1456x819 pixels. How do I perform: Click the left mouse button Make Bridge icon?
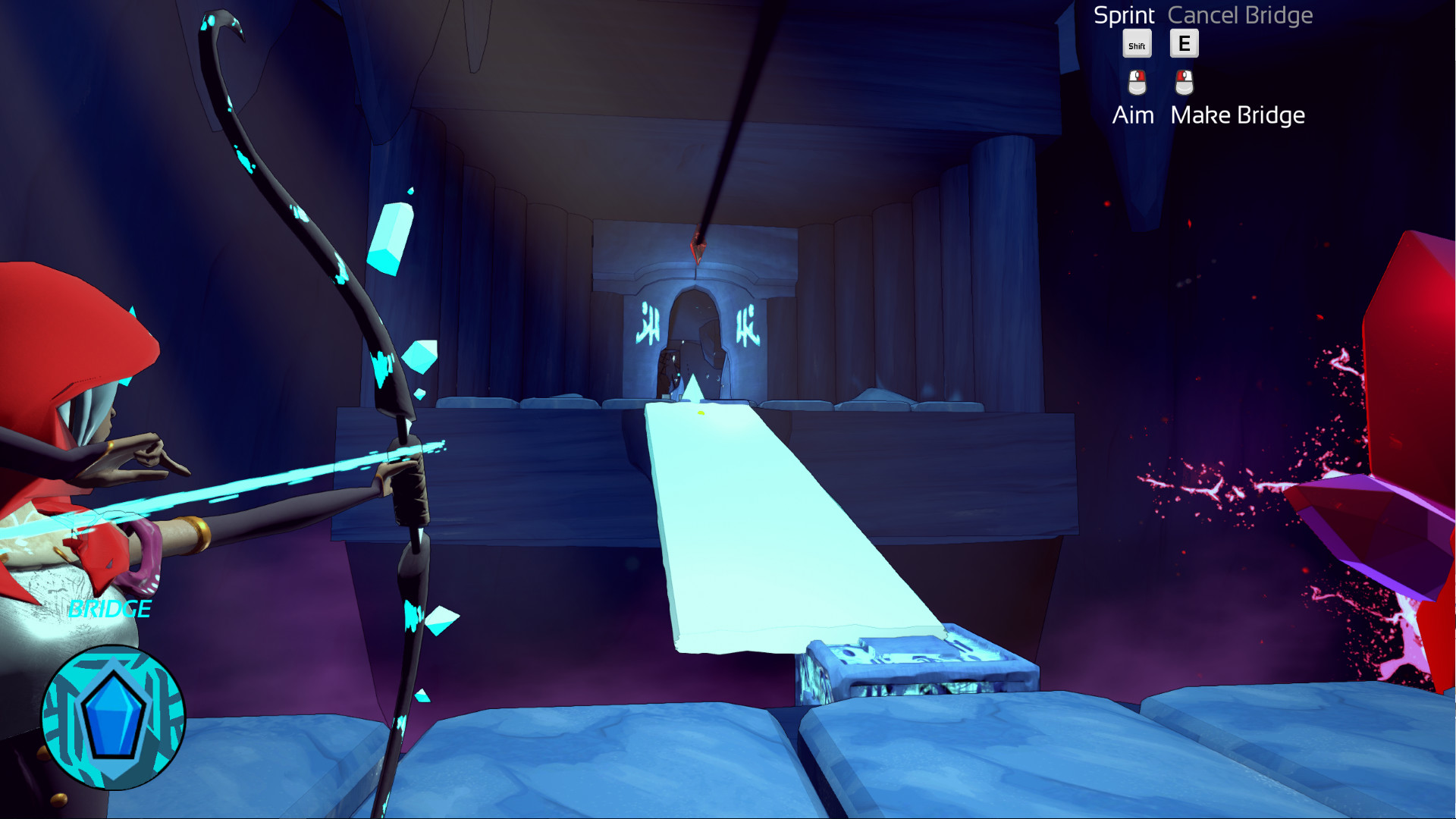(1184, 83)
